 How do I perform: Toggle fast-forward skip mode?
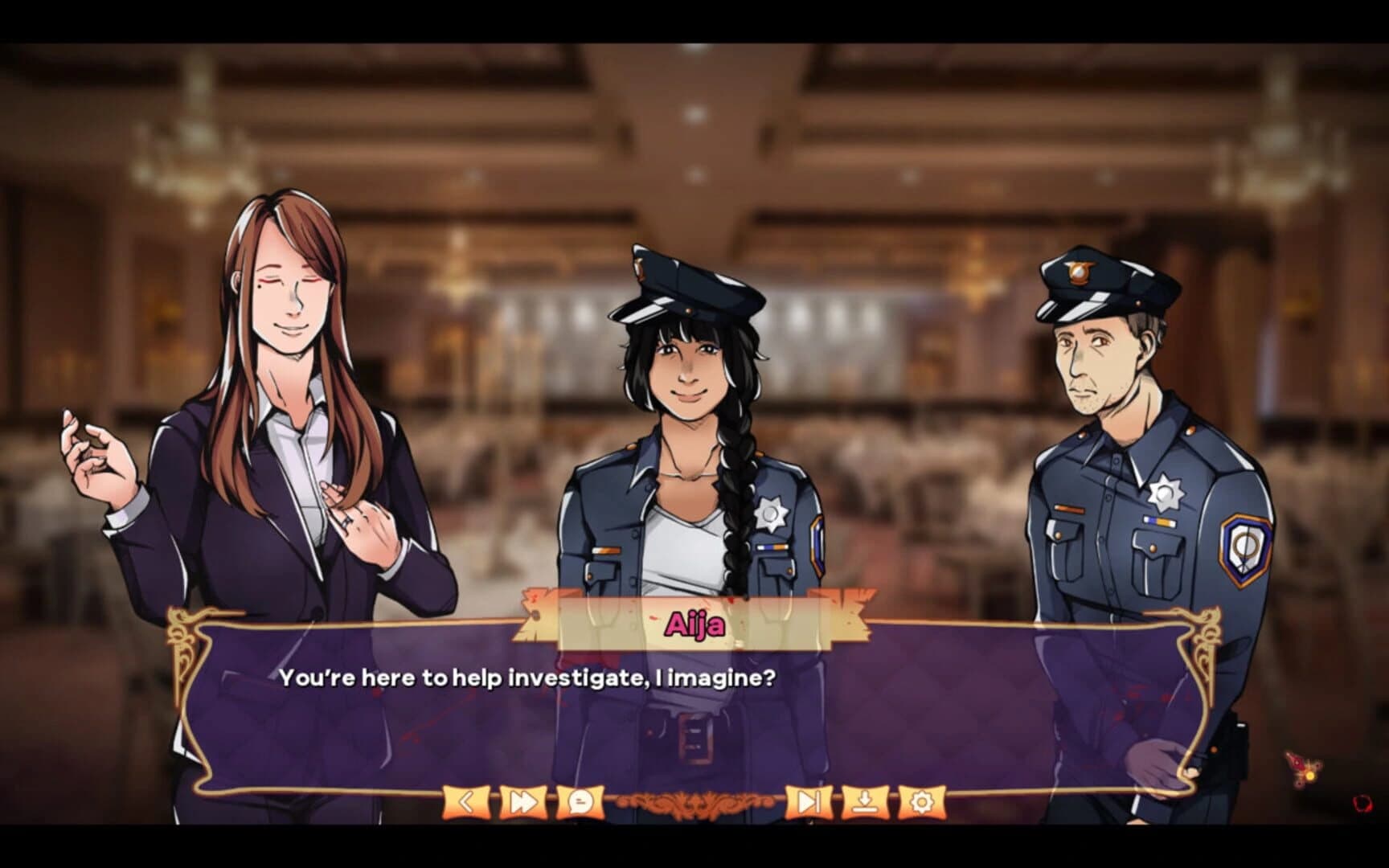[523, 800]
